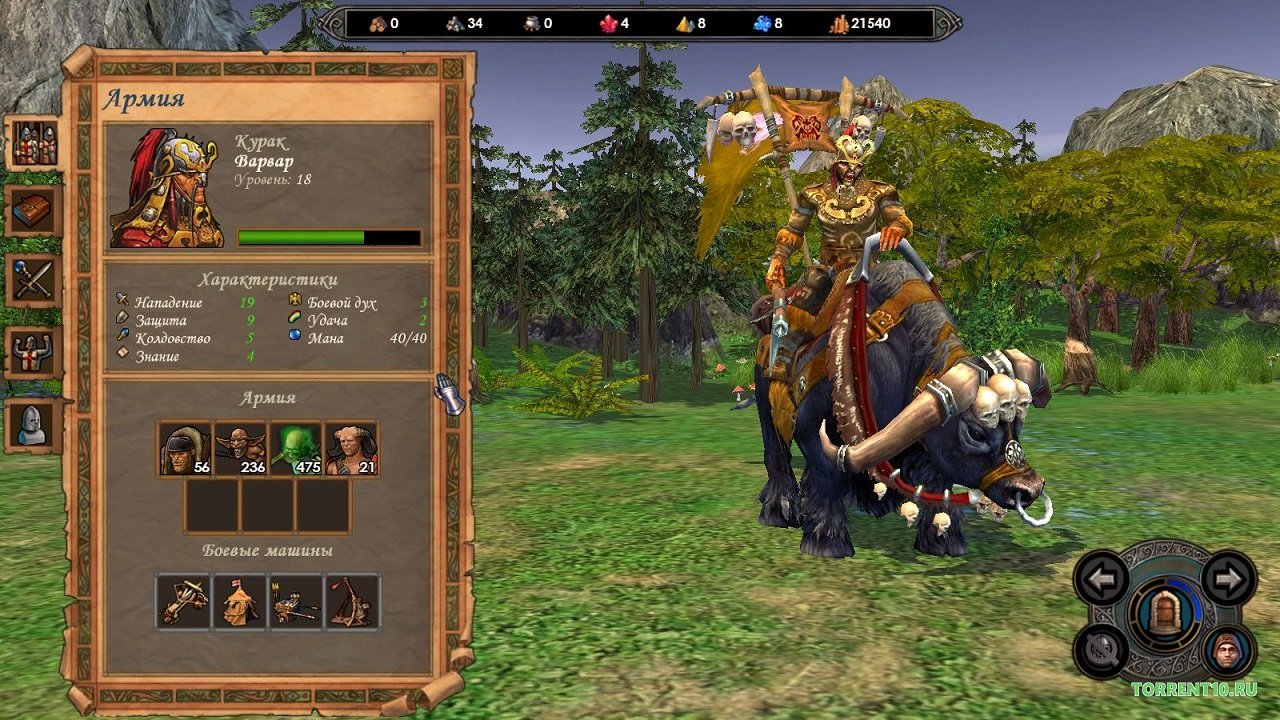Click the greyed-out crossed helmet button
Image resolution: width=1280 pixels, height=720 pixels.
pyautogui.click(x=1102, y=651)
